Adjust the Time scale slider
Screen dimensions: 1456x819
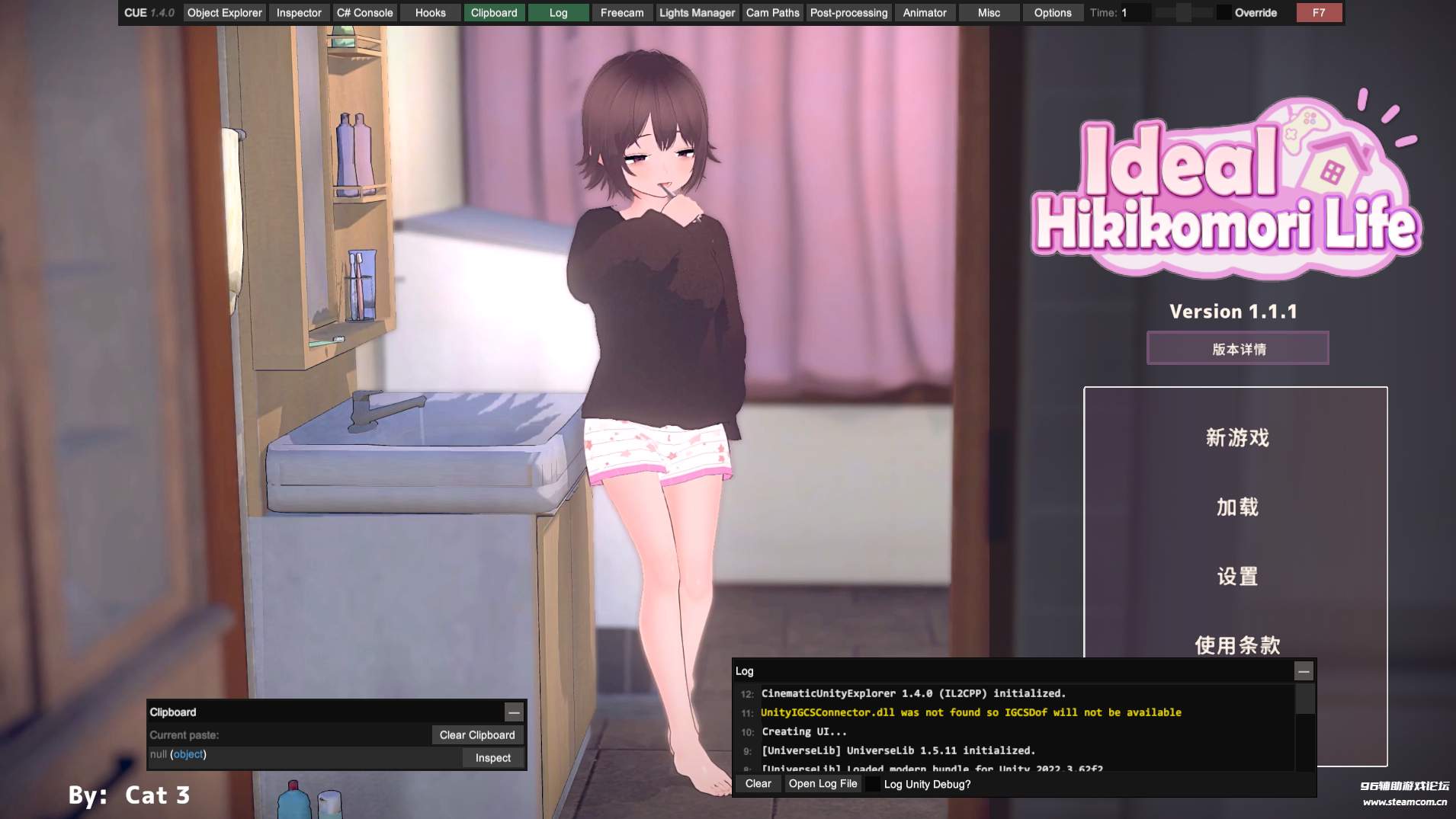coord(1182,12)
